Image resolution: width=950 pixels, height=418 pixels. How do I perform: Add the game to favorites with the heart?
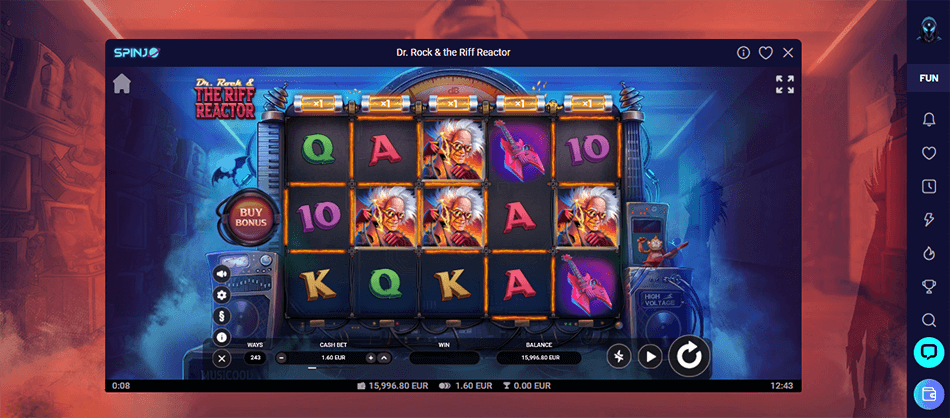coord(766,52)
